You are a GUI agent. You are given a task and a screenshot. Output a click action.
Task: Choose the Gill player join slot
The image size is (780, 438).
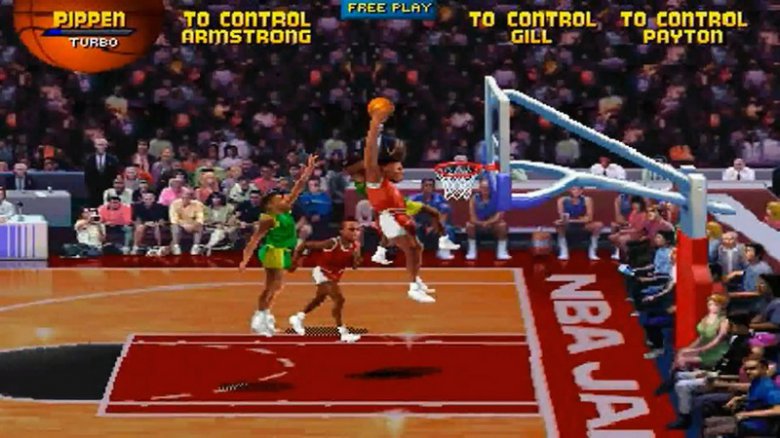[531, 28]
